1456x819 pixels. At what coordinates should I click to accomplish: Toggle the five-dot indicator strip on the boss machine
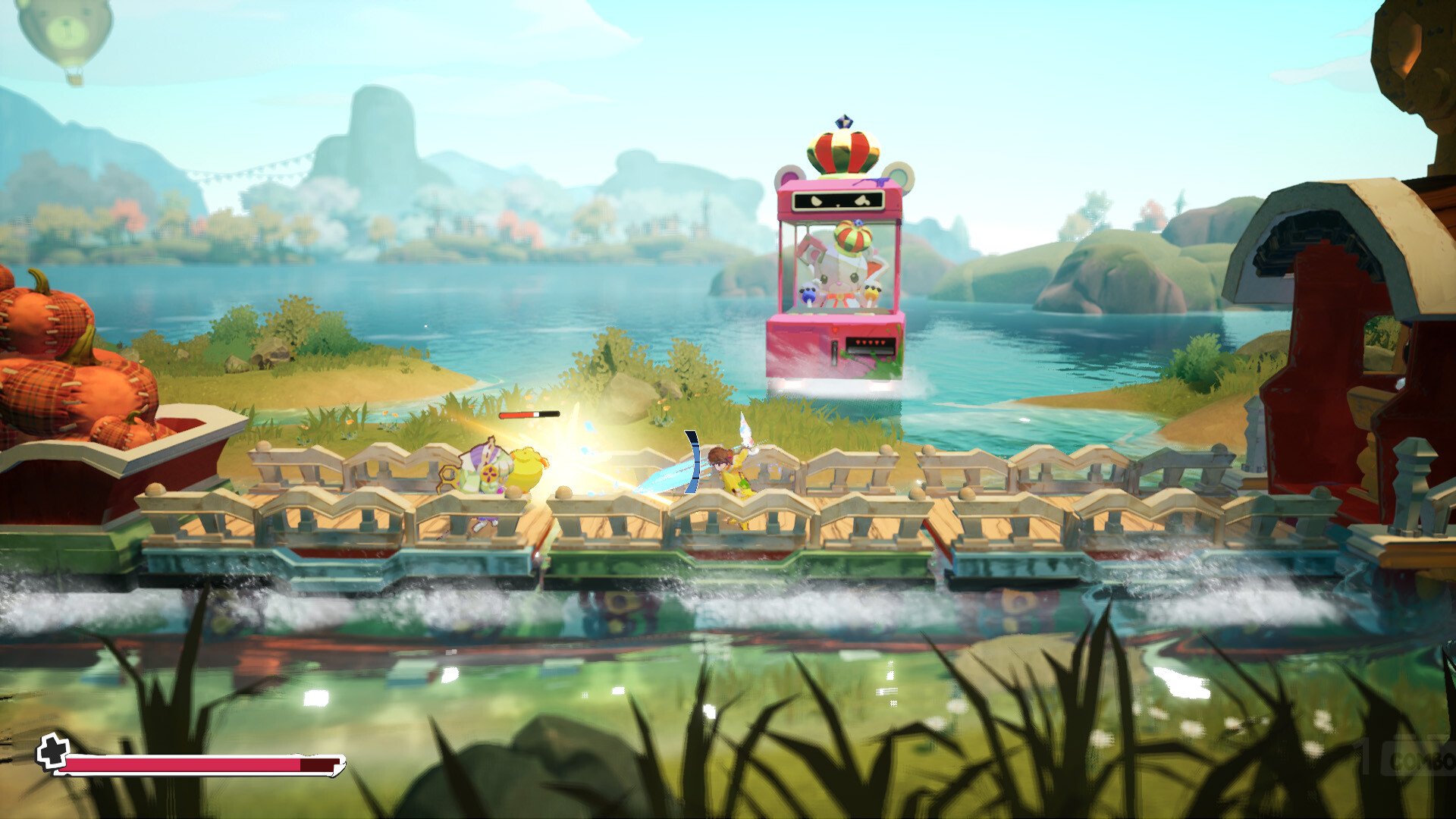[x=869, y=342]
